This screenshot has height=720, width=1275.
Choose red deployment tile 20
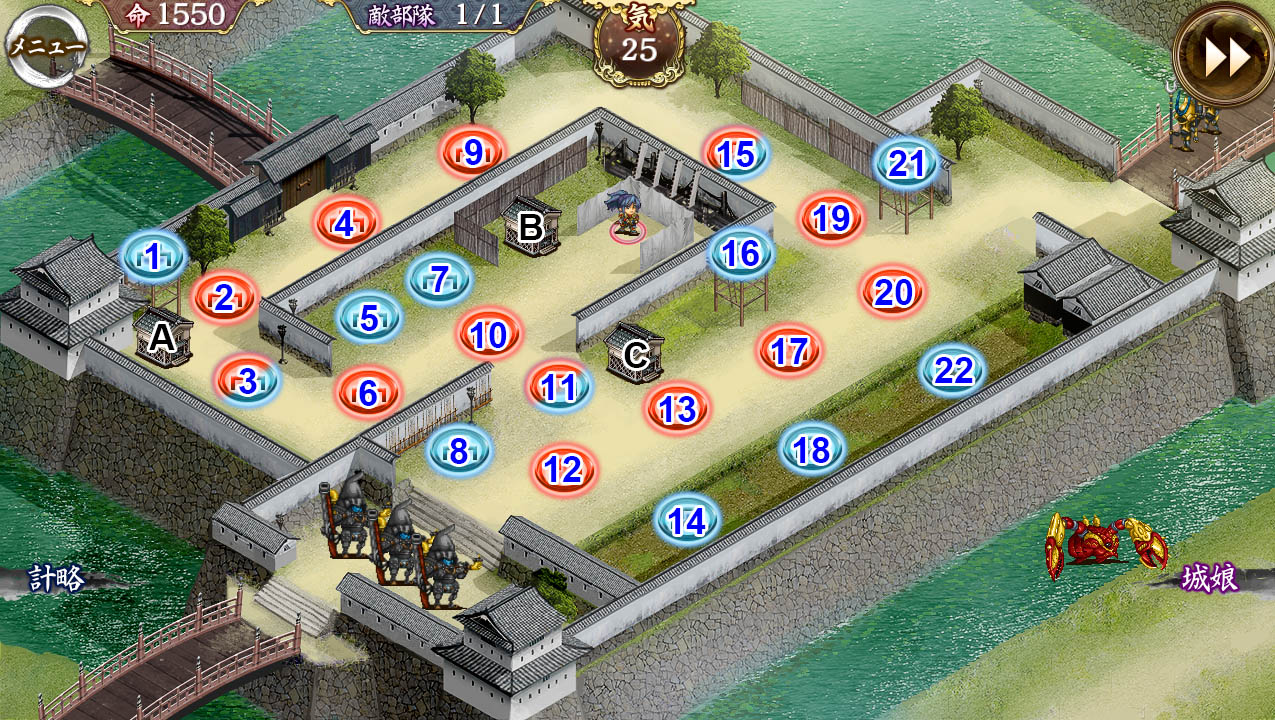pos(893,292)
